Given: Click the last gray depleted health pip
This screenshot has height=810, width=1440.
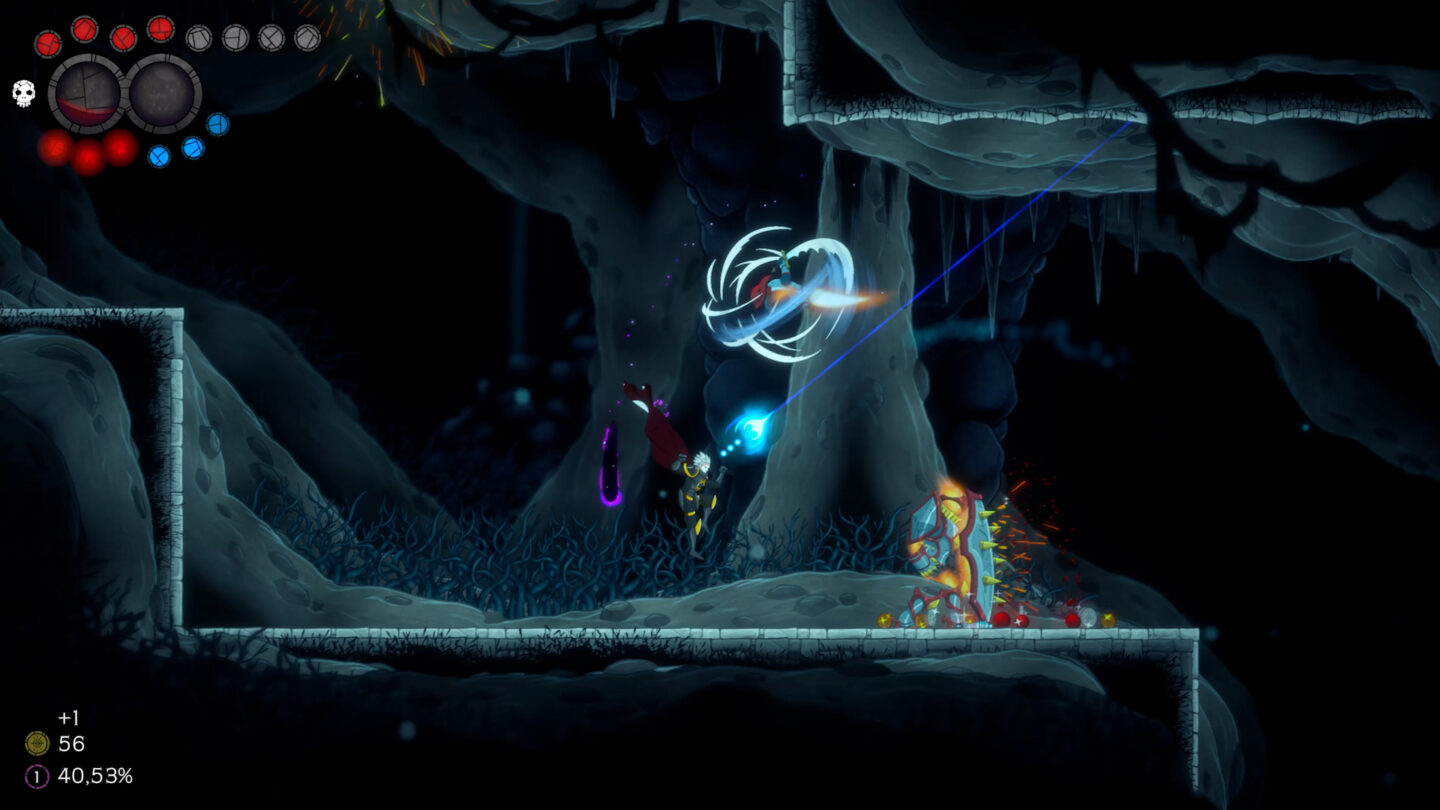Looking at the screenshot, I should [308, 38].
